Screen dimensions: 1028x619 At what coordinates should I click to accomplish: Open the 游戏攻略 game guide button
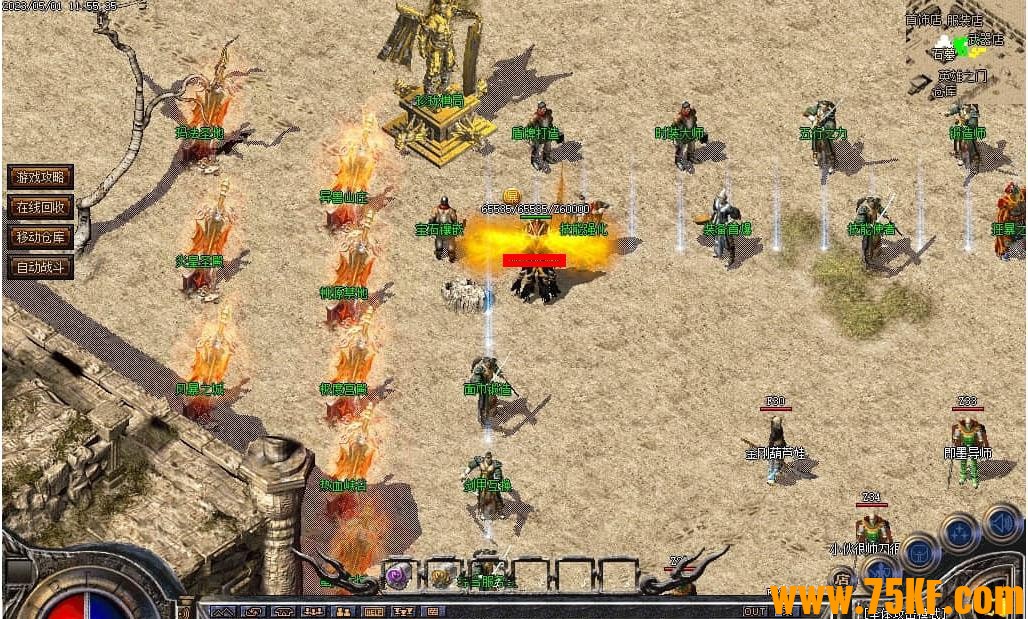coord(40,178)
